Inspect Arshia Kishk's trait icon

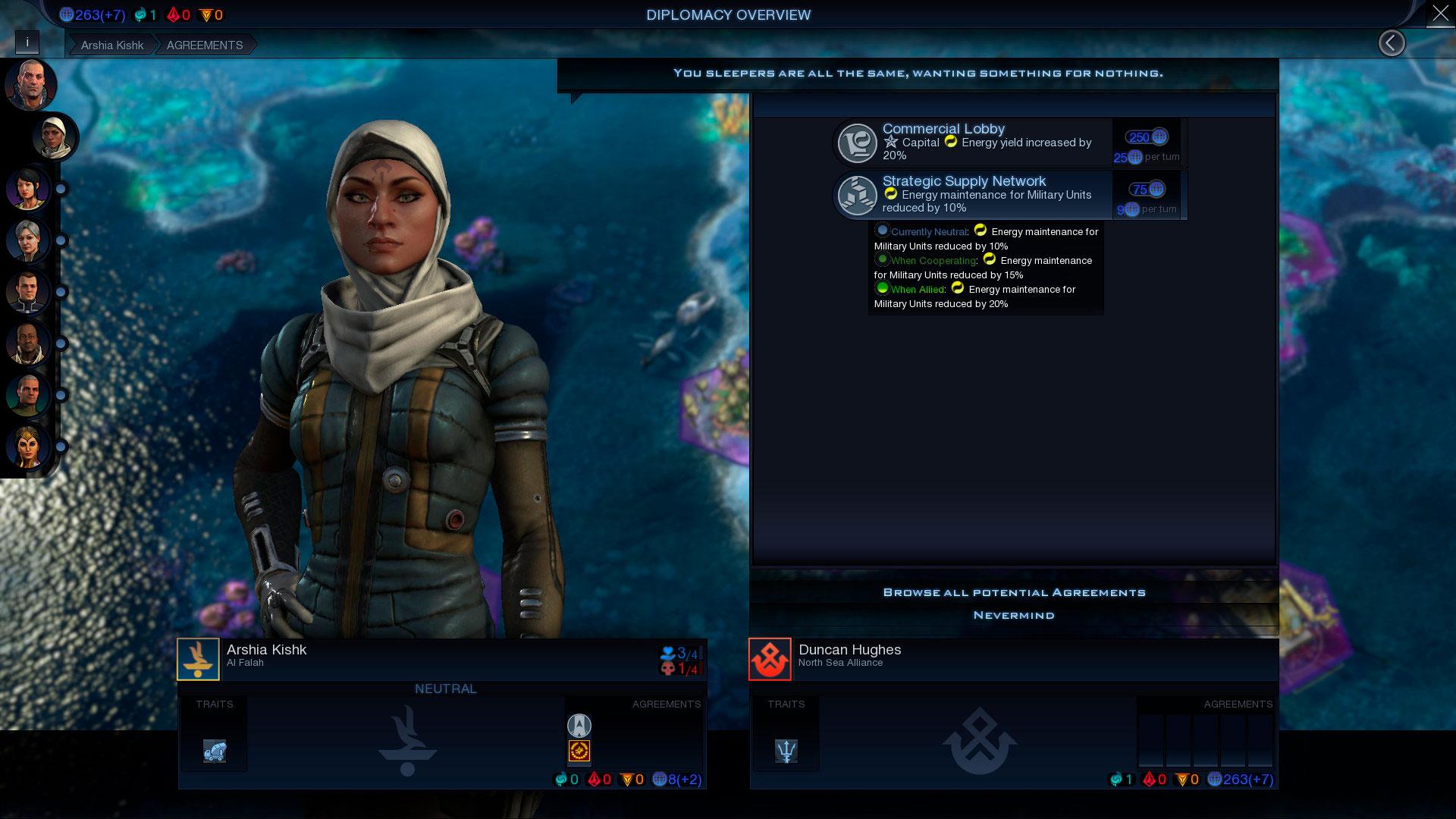tap(215, 751)
